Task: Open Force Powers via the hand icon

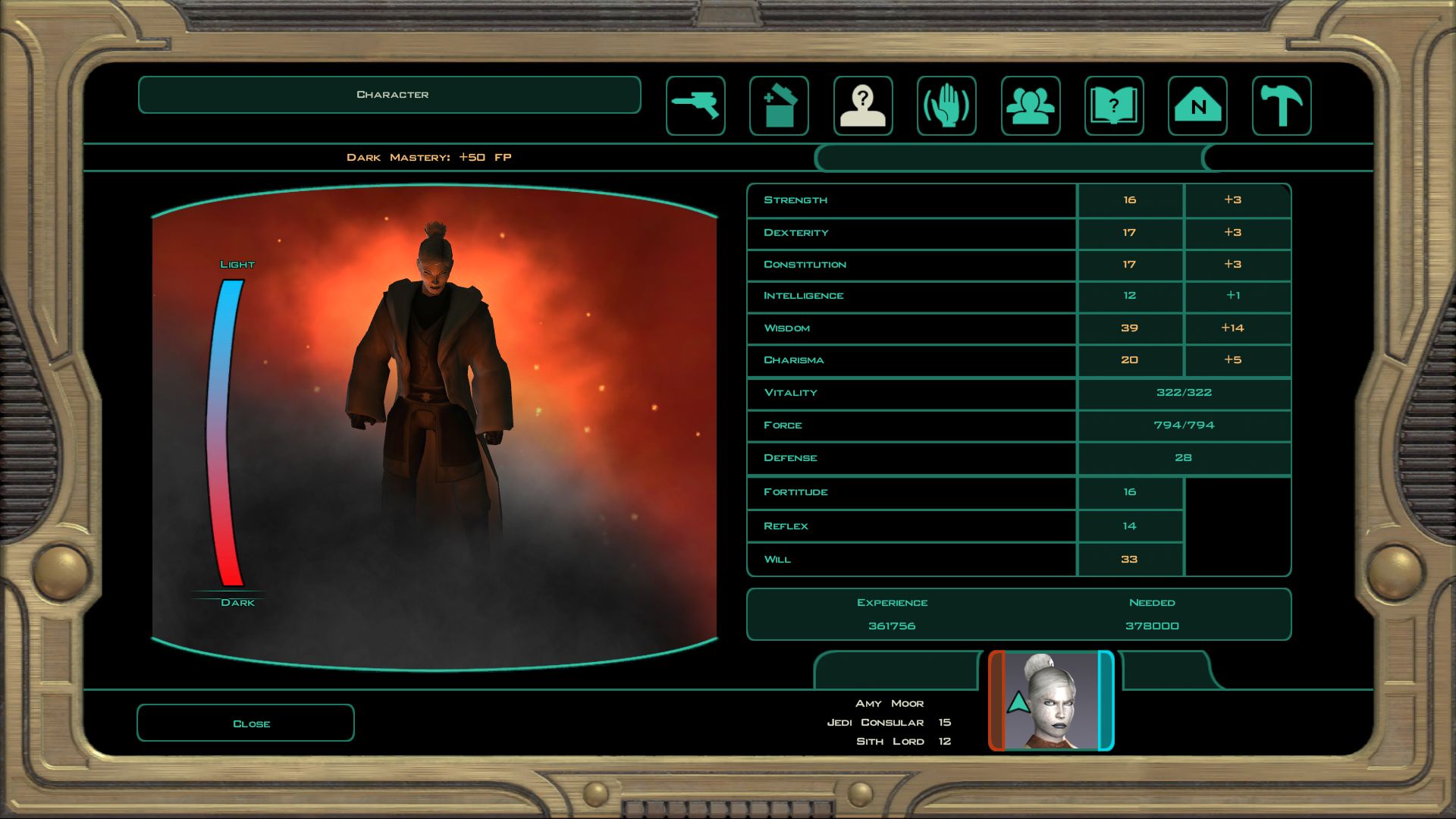Action: click(946, 106)
